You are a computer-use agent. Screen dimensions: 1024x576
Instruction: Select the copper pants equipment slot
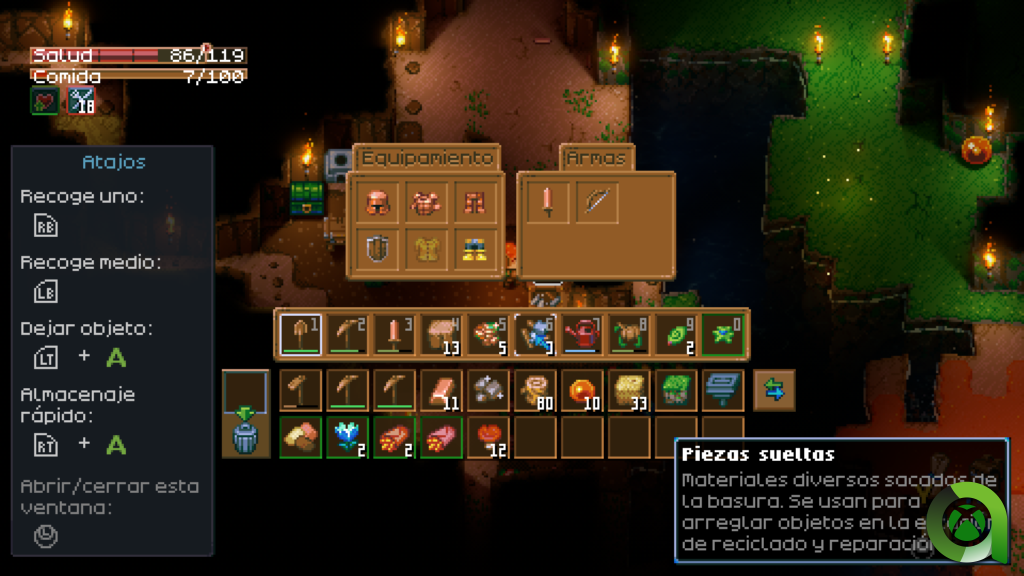tap(474, 202)
